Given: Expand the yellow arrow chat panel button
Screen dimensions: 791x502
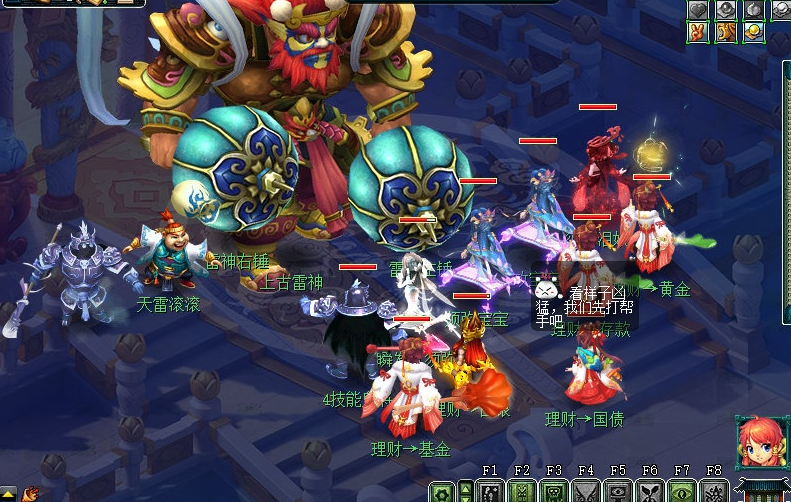Looking at the screenshot, I should point(9,493).
